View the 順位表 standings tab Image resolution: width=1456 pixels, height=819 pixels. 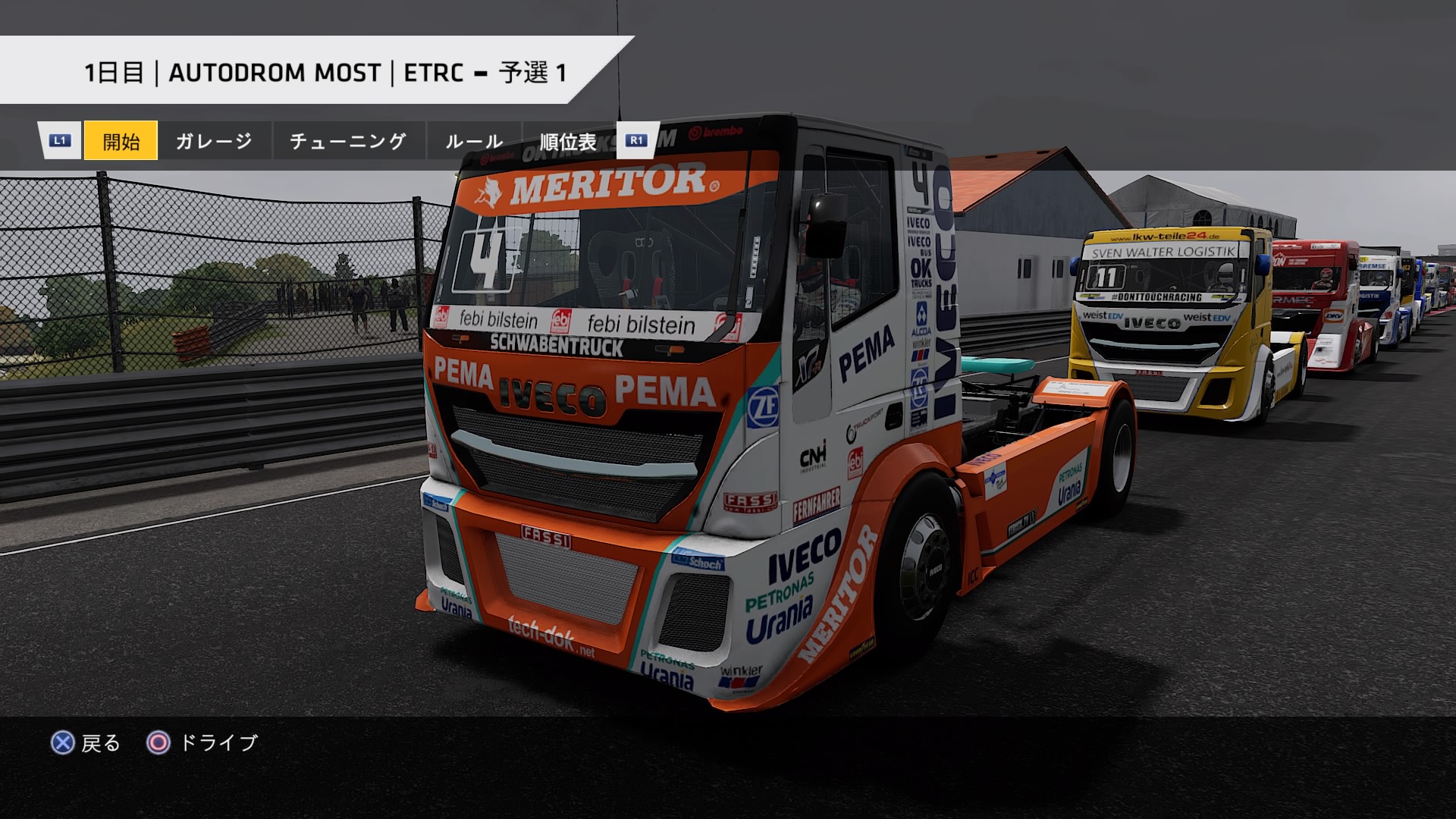(x=568, y=142)
